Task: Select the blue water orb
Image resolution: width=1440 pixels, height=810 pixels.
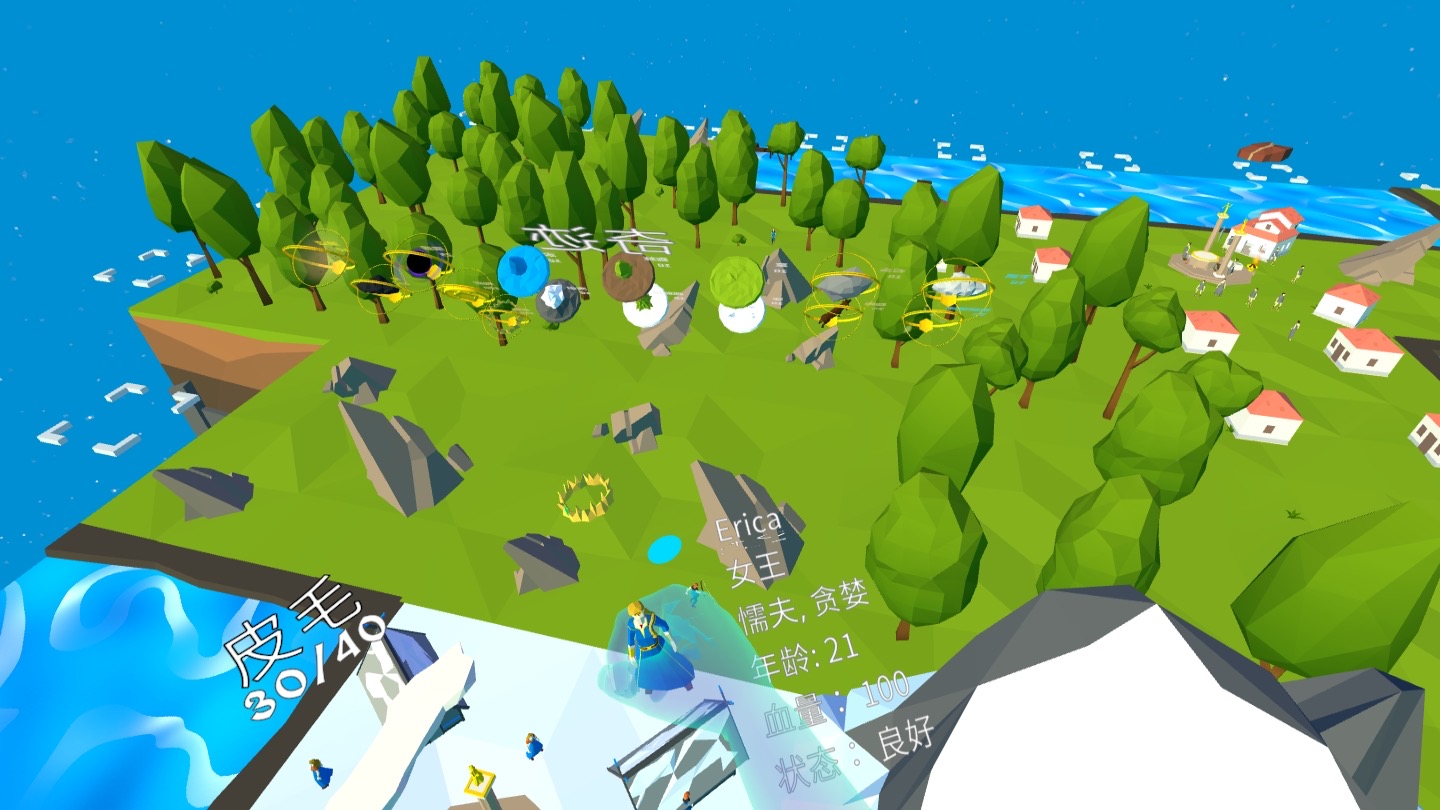Action: click(523, 270)
